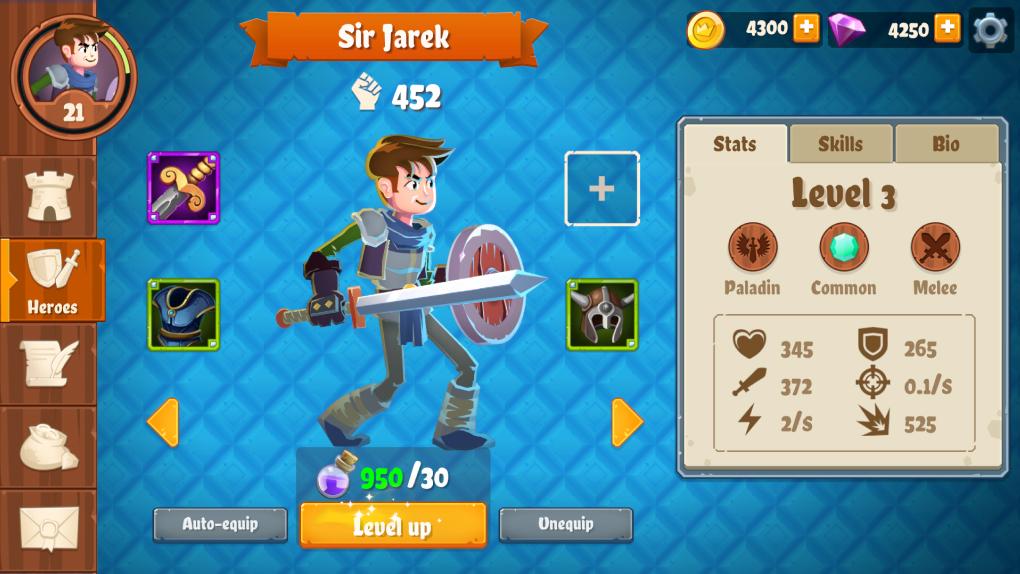Click the empty plus equipment slot
Viewport: 1020px width, 574px height.
[x=602, y=189]
